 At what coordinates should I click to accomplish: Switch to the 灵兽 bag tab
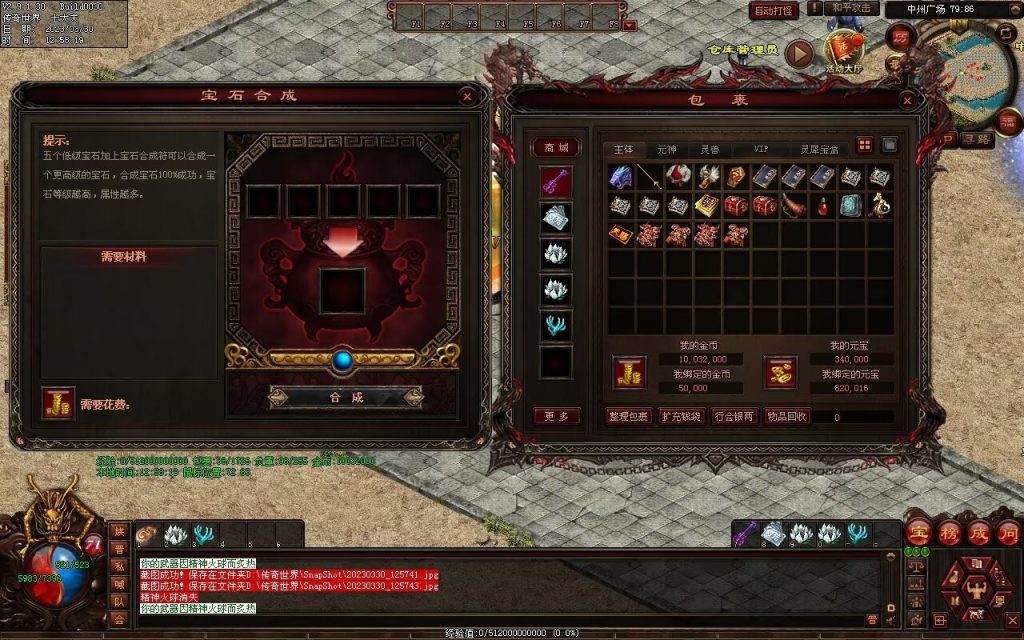[709, 148]
